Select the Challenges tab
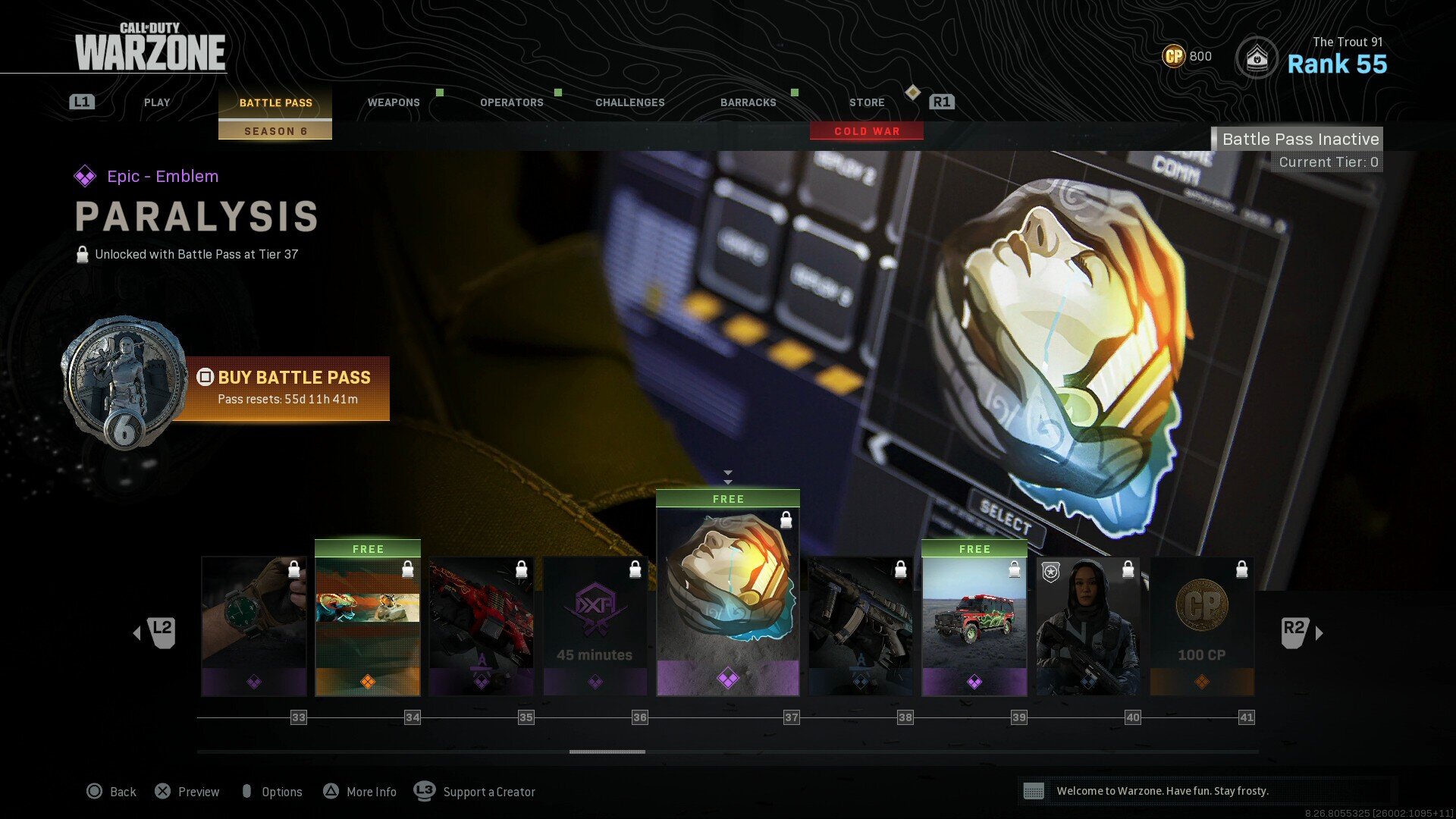The image size is (1456, 819). click(x=629, y=102)
